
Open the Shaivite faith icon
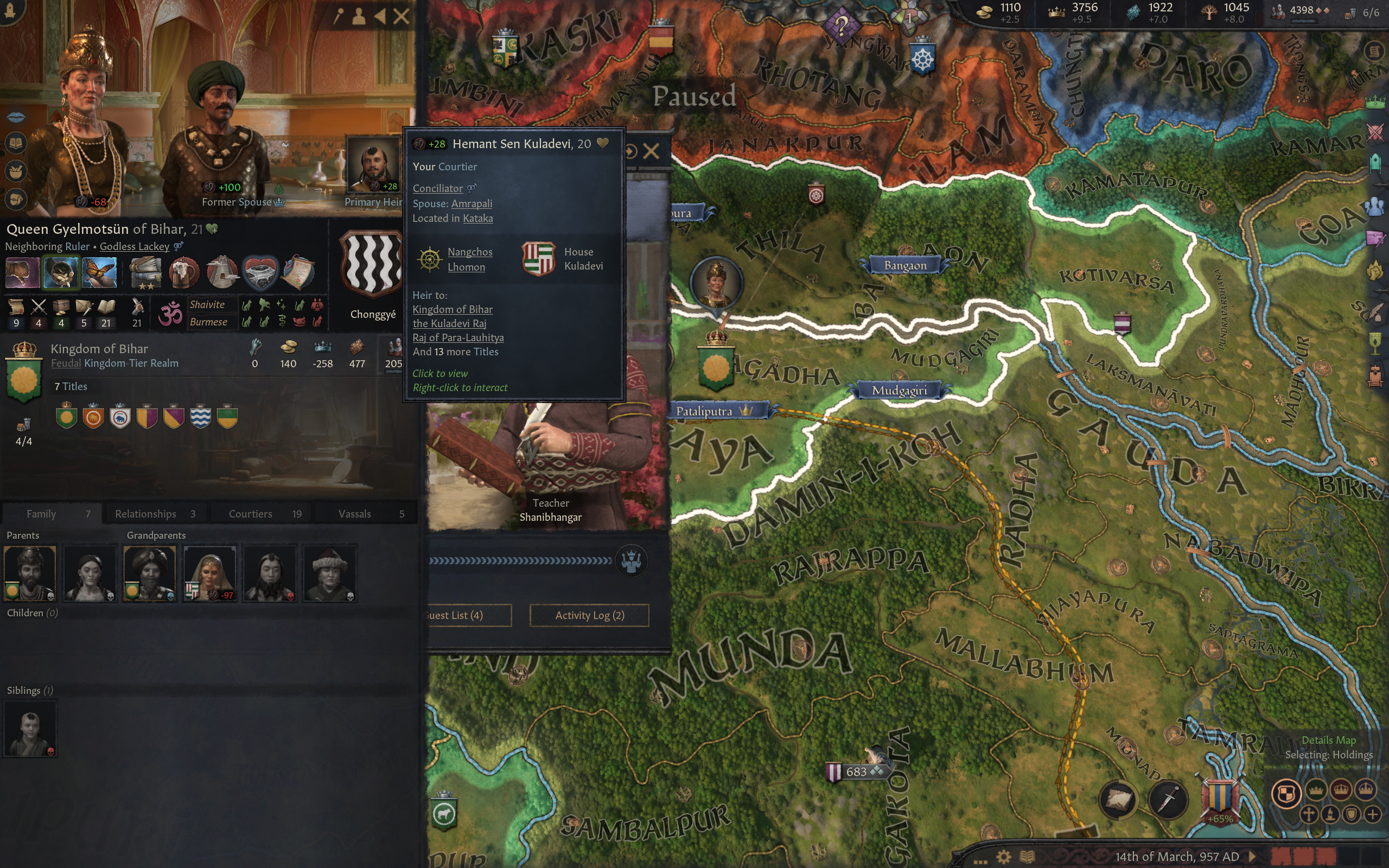170,314
